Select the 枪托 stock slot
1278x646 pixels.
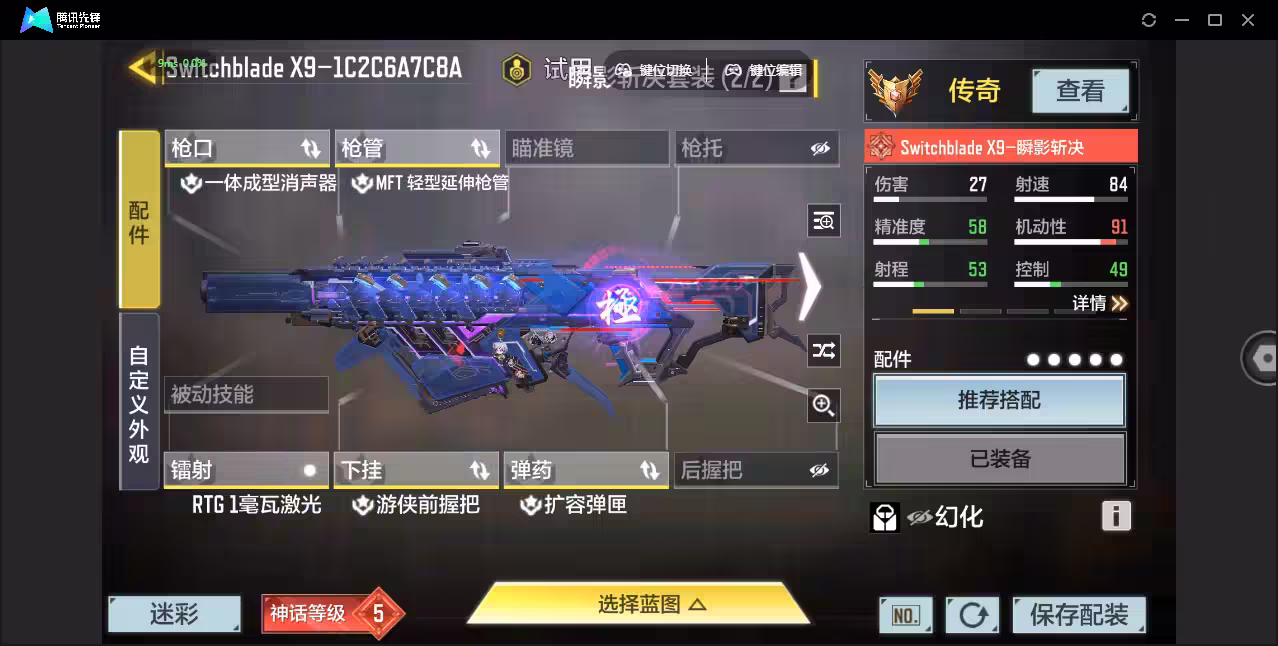coord(756,149)
